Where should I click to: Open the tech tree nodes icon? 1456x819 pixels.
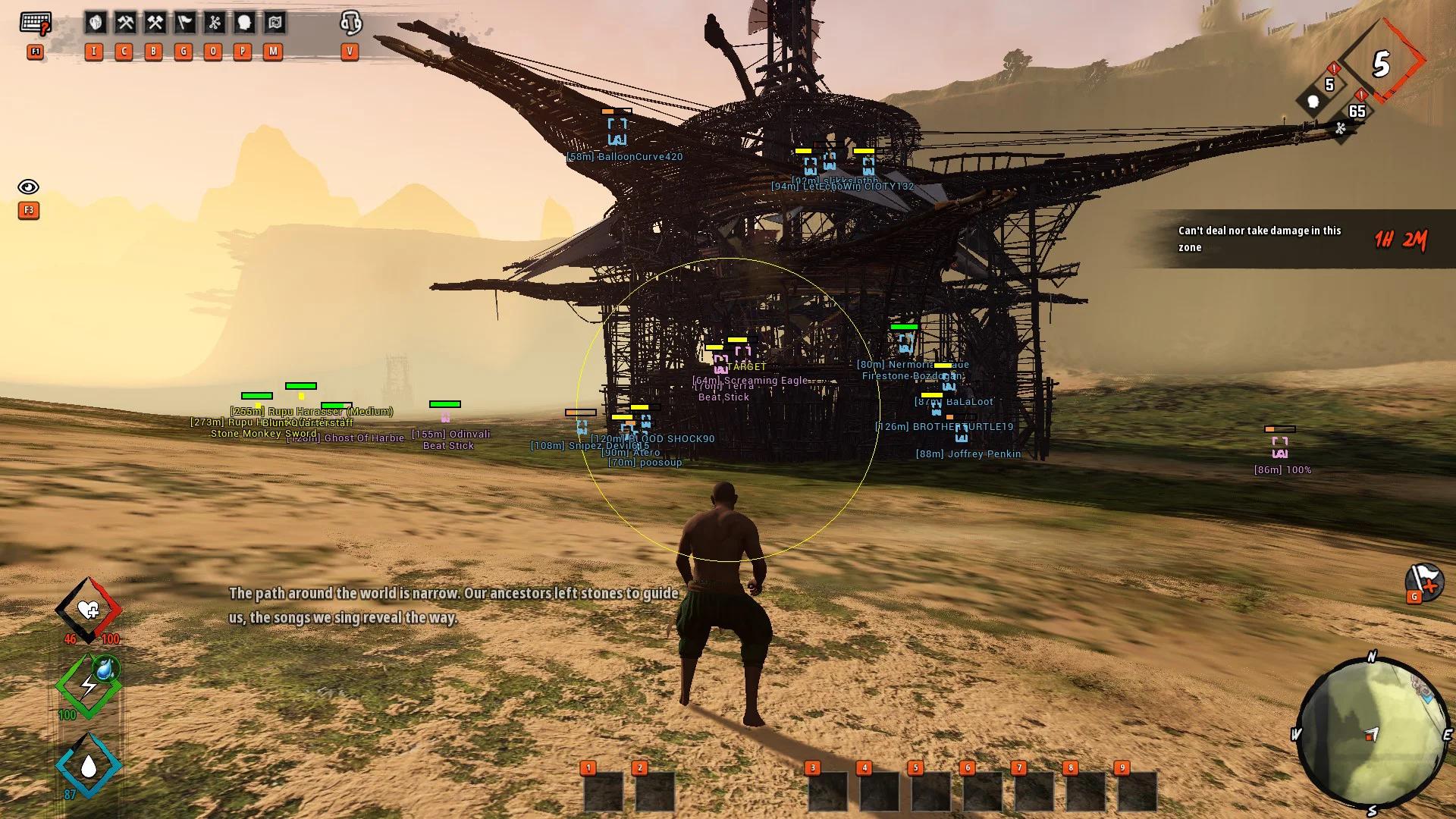pos(214,24)
